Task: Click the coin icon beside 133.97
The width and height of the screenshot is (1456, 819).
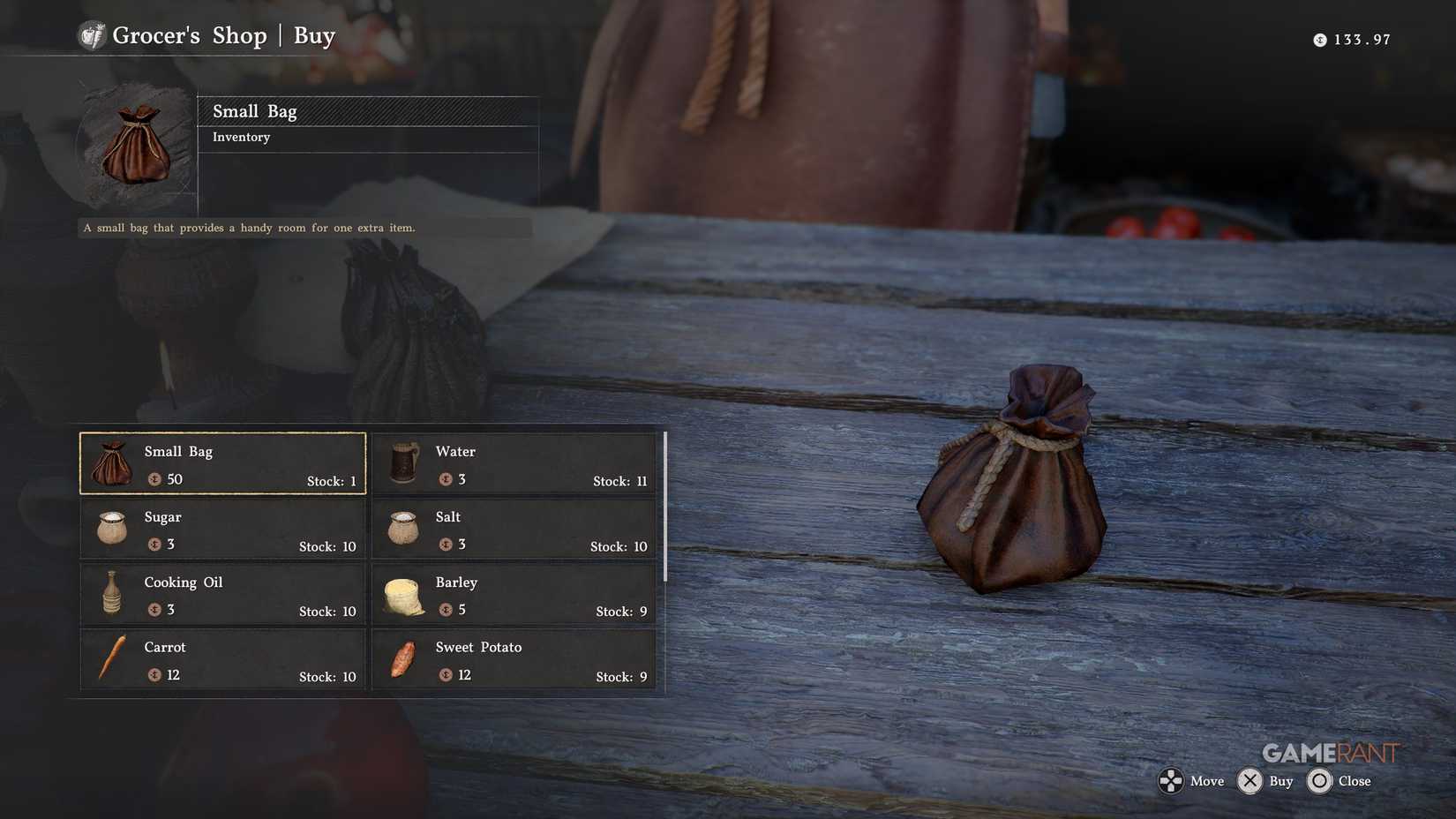Action: 1319,39
